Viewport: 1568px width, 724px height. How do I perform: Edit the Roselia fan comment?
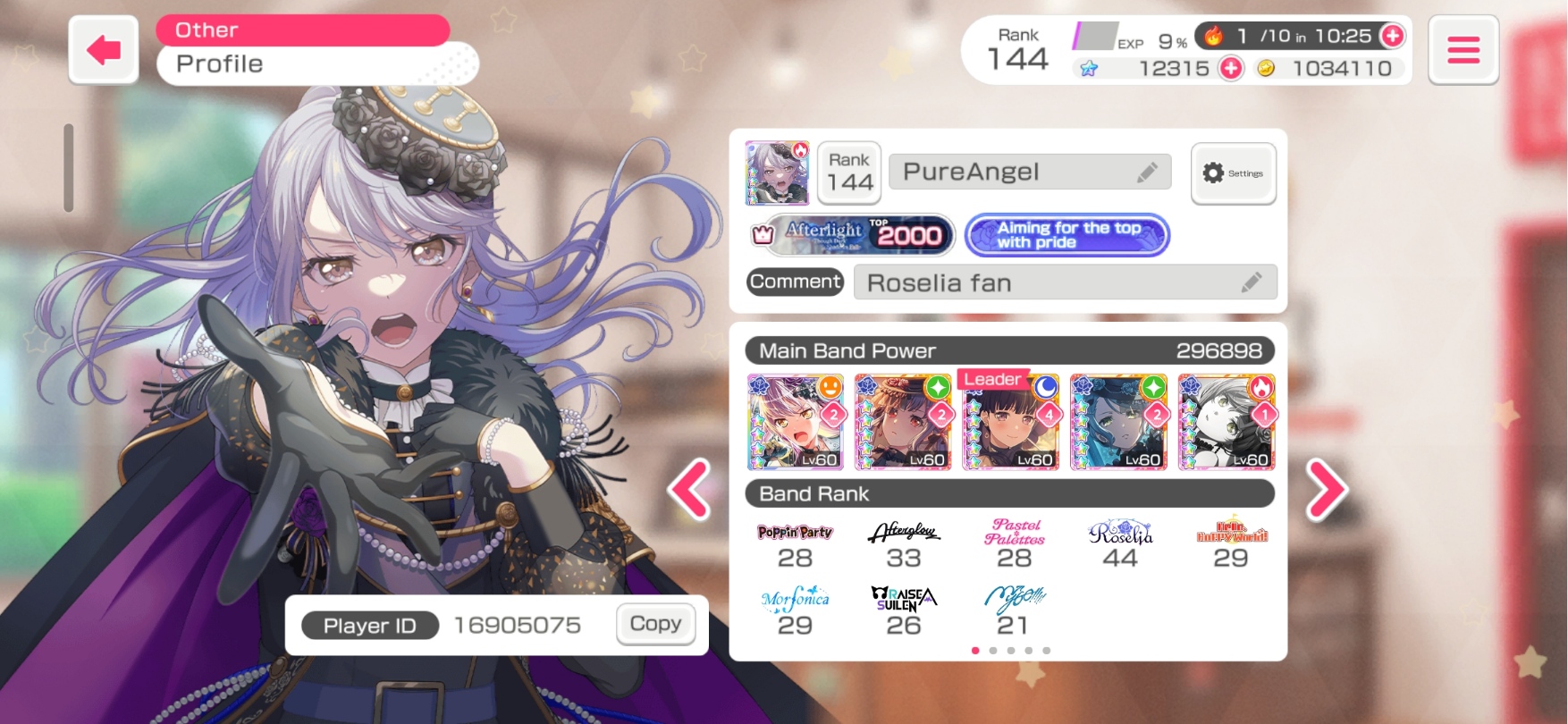[1252, 282]
